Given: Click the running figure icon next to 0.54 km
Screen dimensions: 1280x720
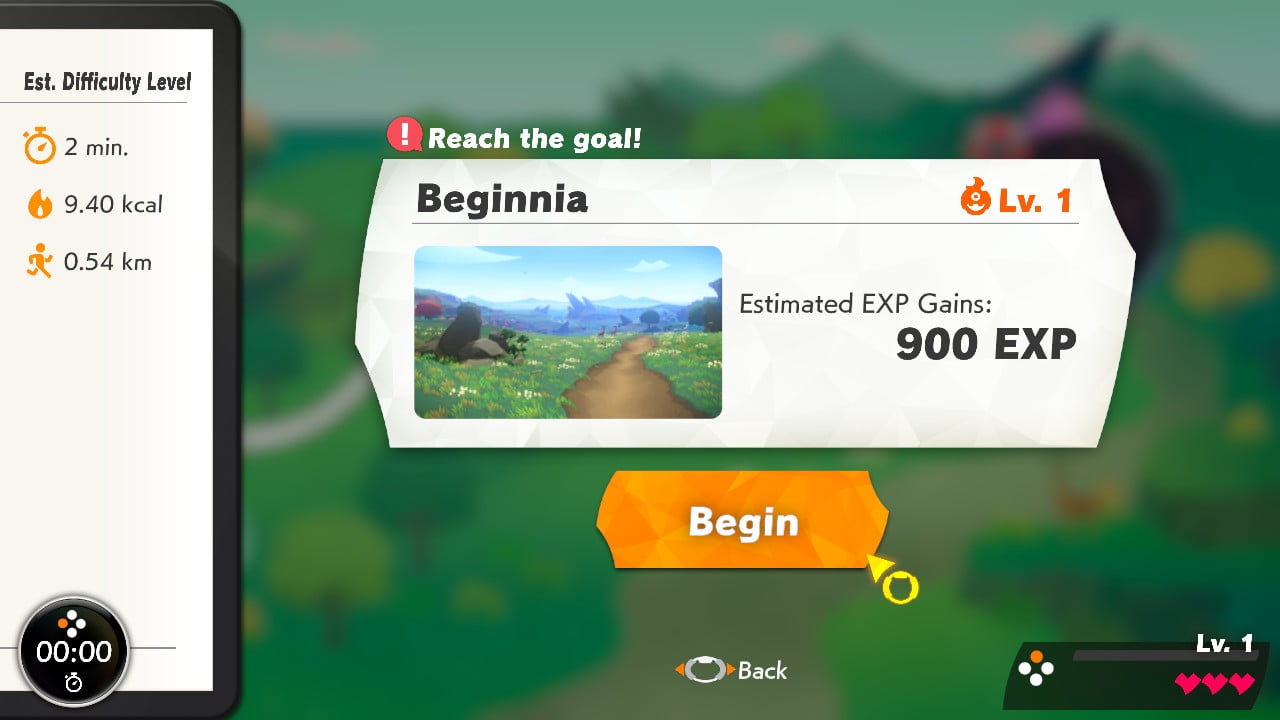Looking at the screenshot, I should click(x=40, y=262).
